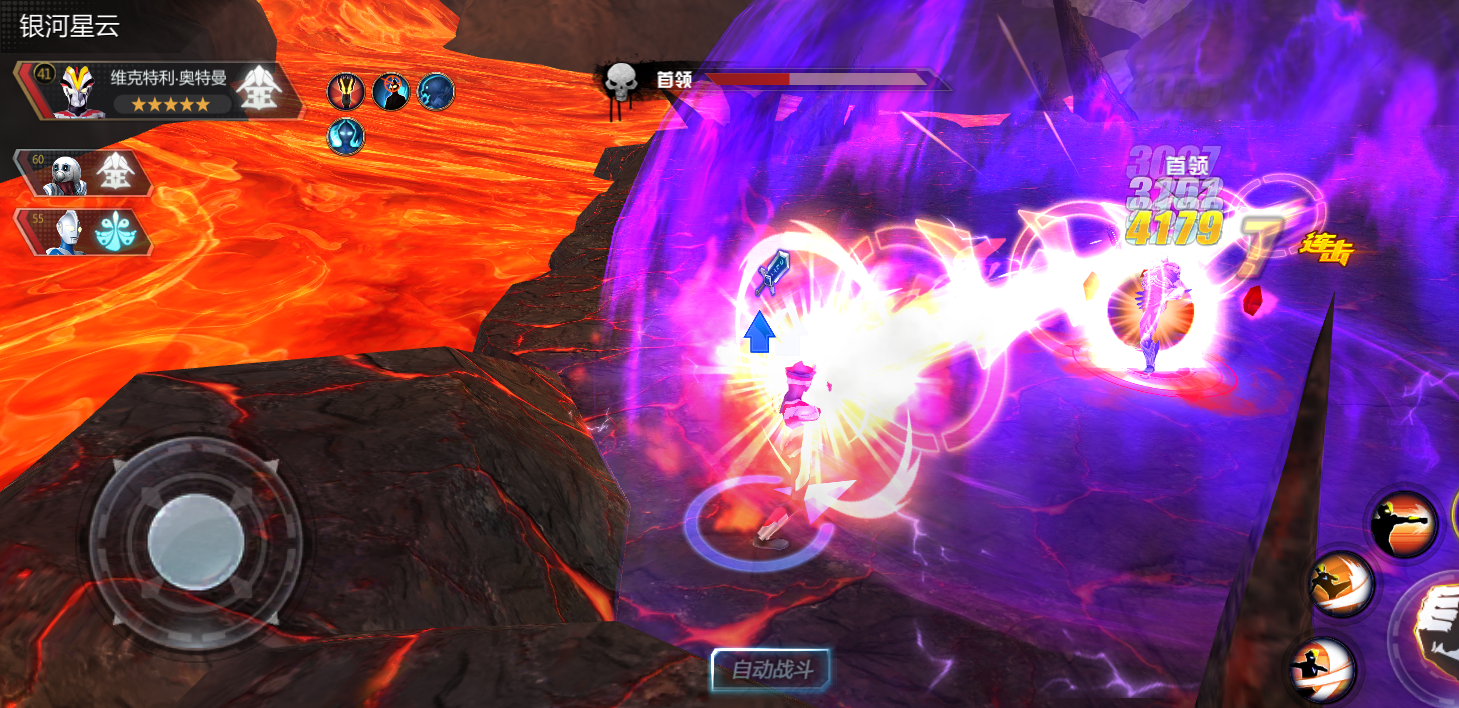1459x708 pixels.
Task: Switch to the level 60 teammate
Action: [82, 173]
